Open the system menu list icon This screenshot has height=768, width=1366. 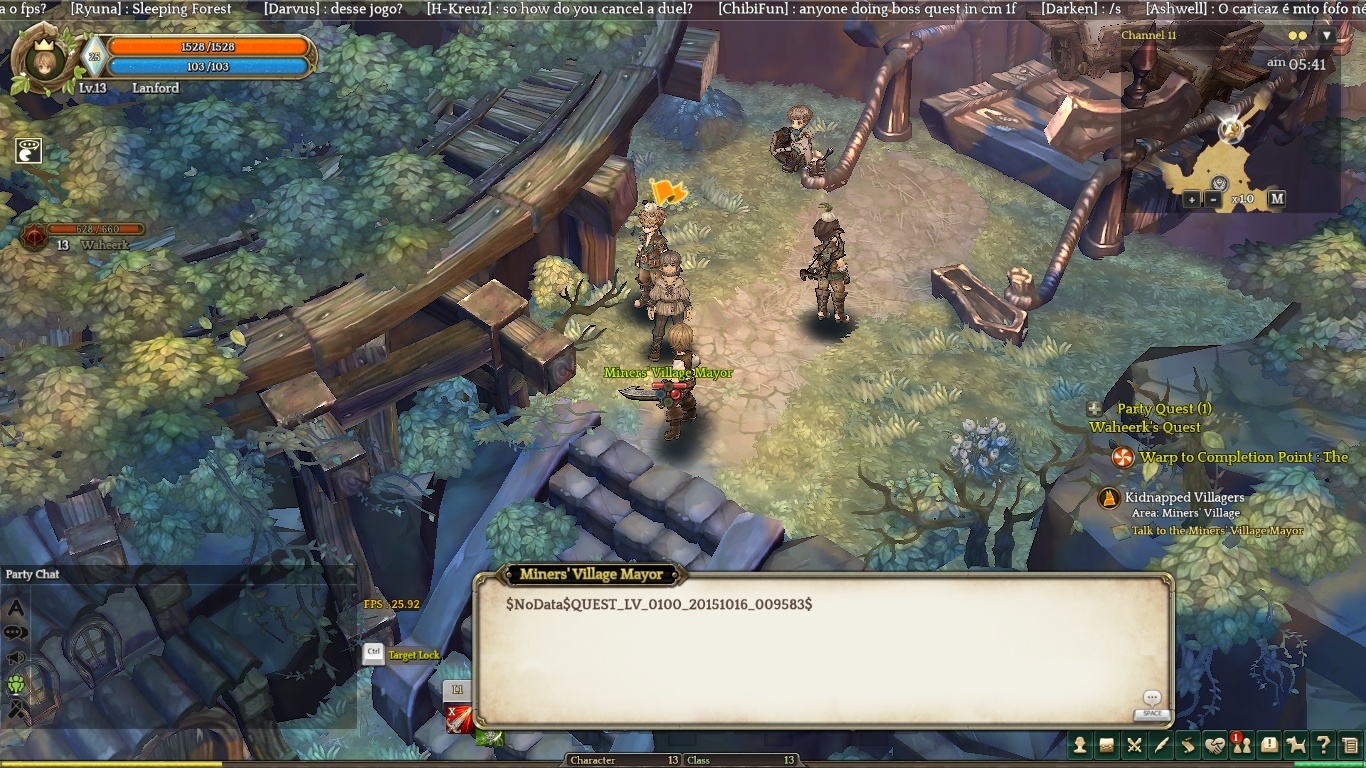click(x=1350, y=745)
